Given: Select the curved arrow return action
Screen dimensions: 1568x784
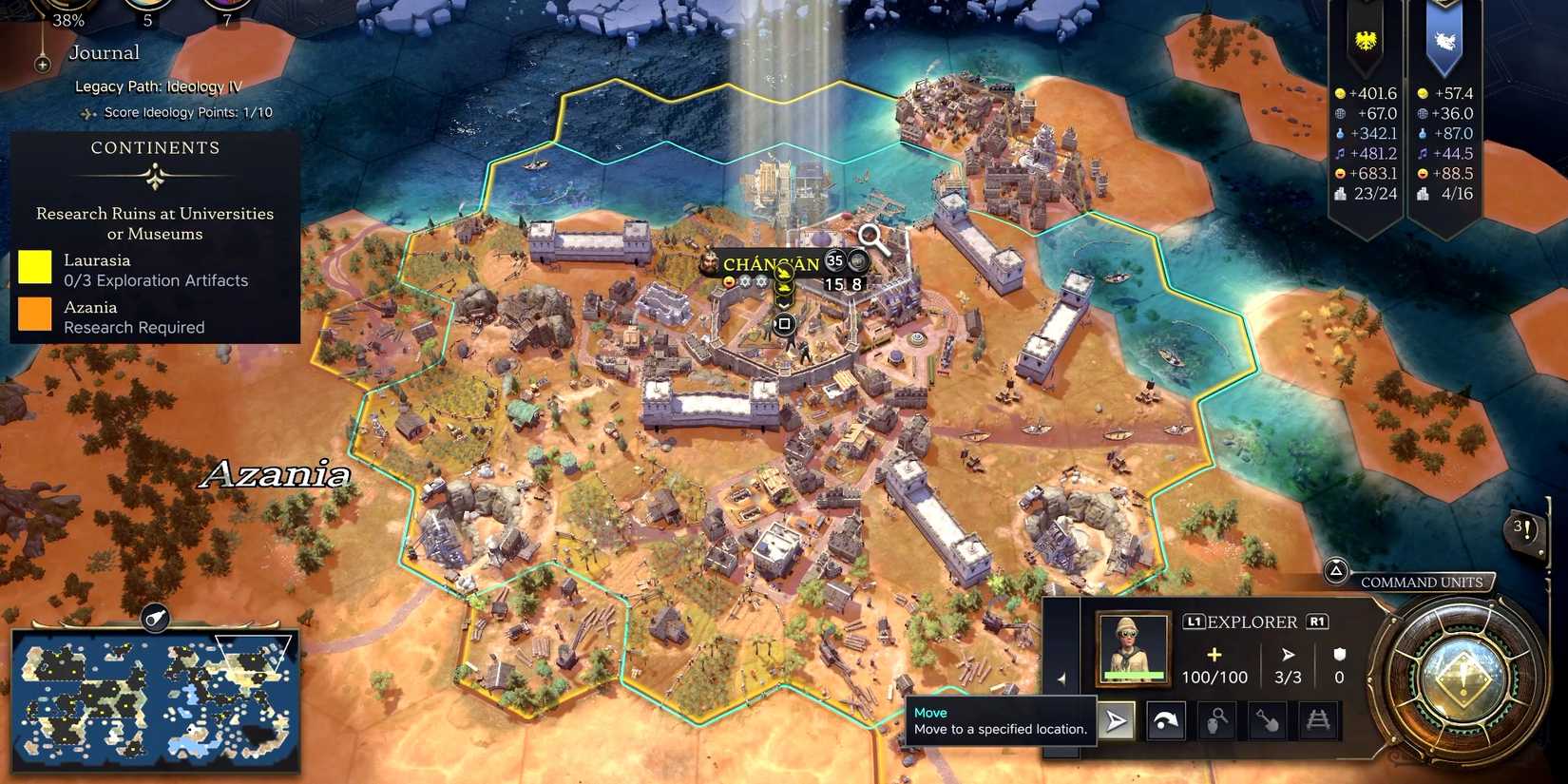Looking at the screenshot, I should (x=1165, y=720).
